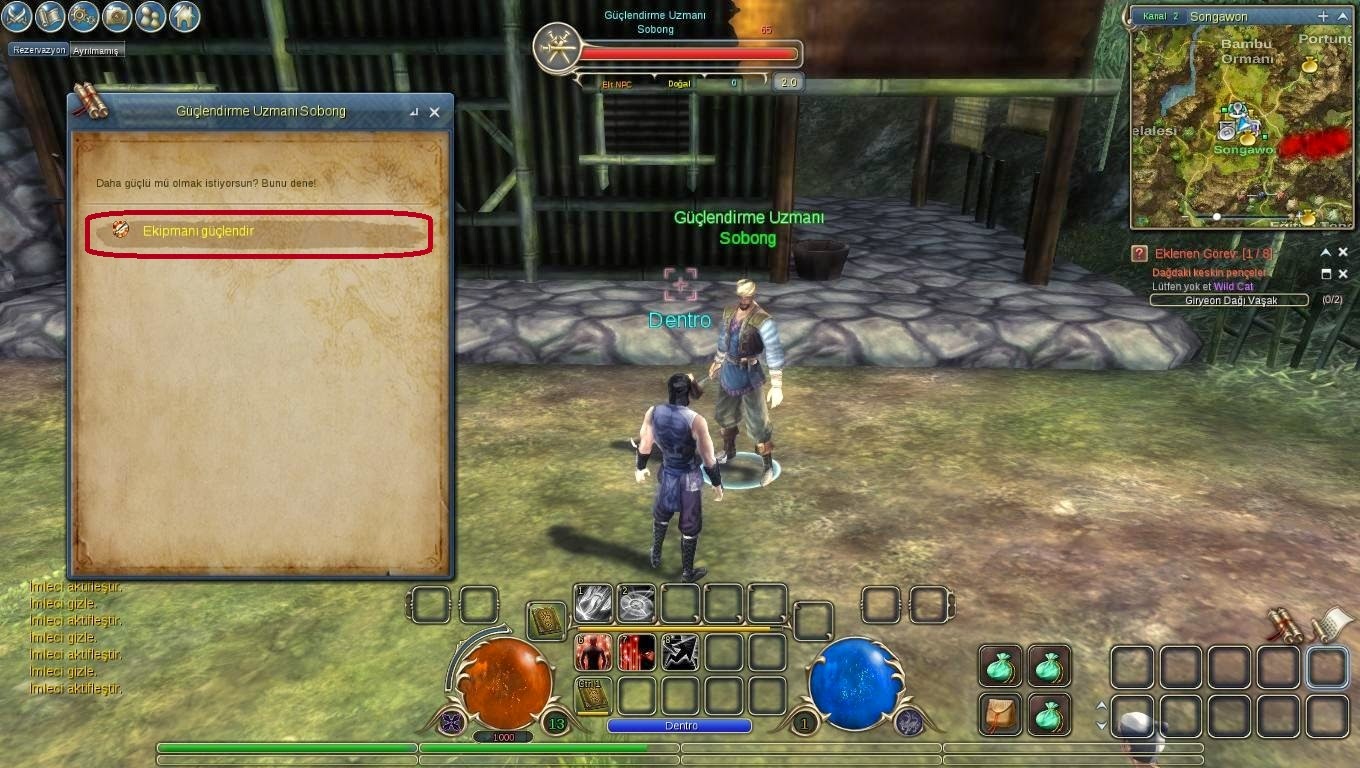
Task: Switch to the Ayrılmamış chat tab
Action: 96,50
